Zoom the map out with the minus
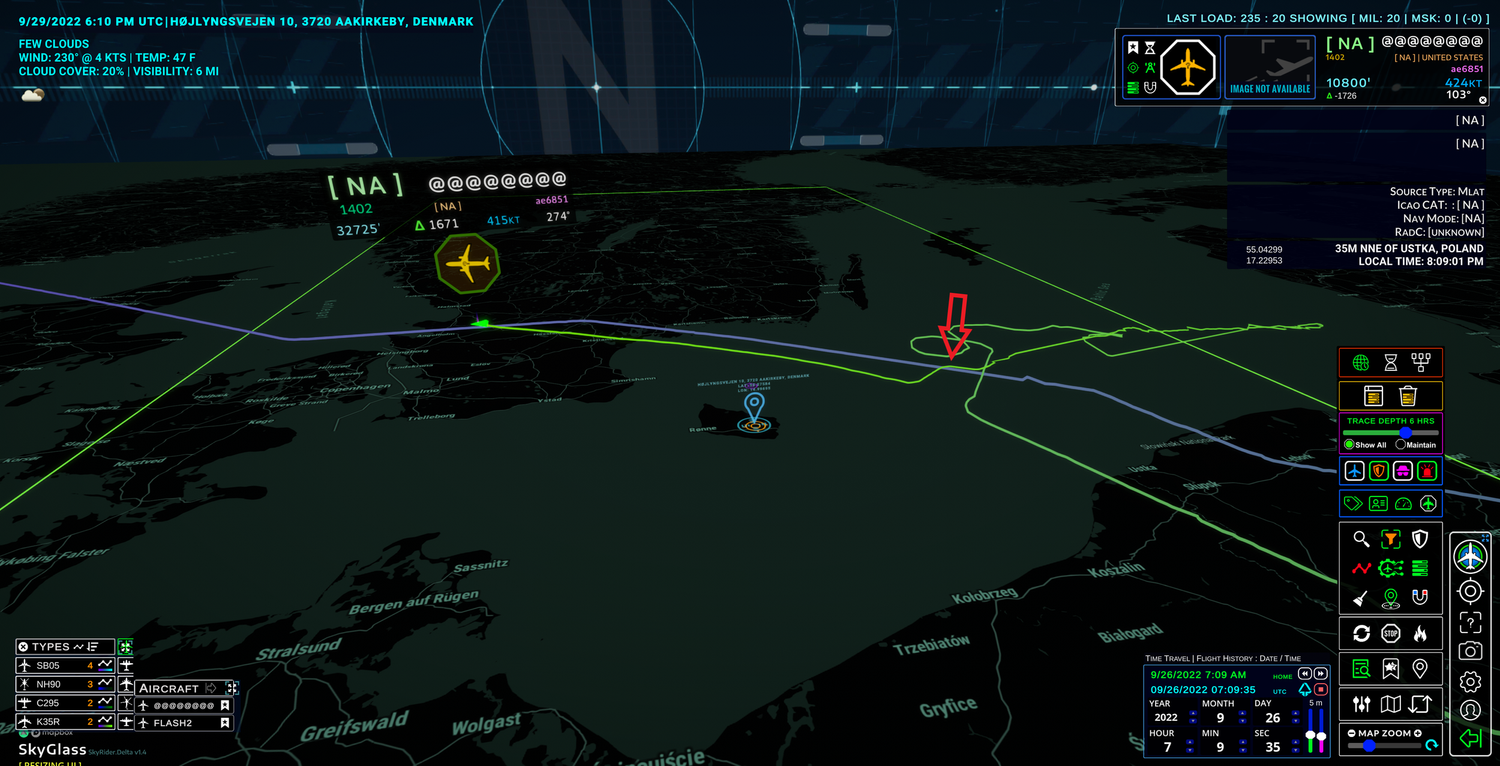 point(1352,733)
